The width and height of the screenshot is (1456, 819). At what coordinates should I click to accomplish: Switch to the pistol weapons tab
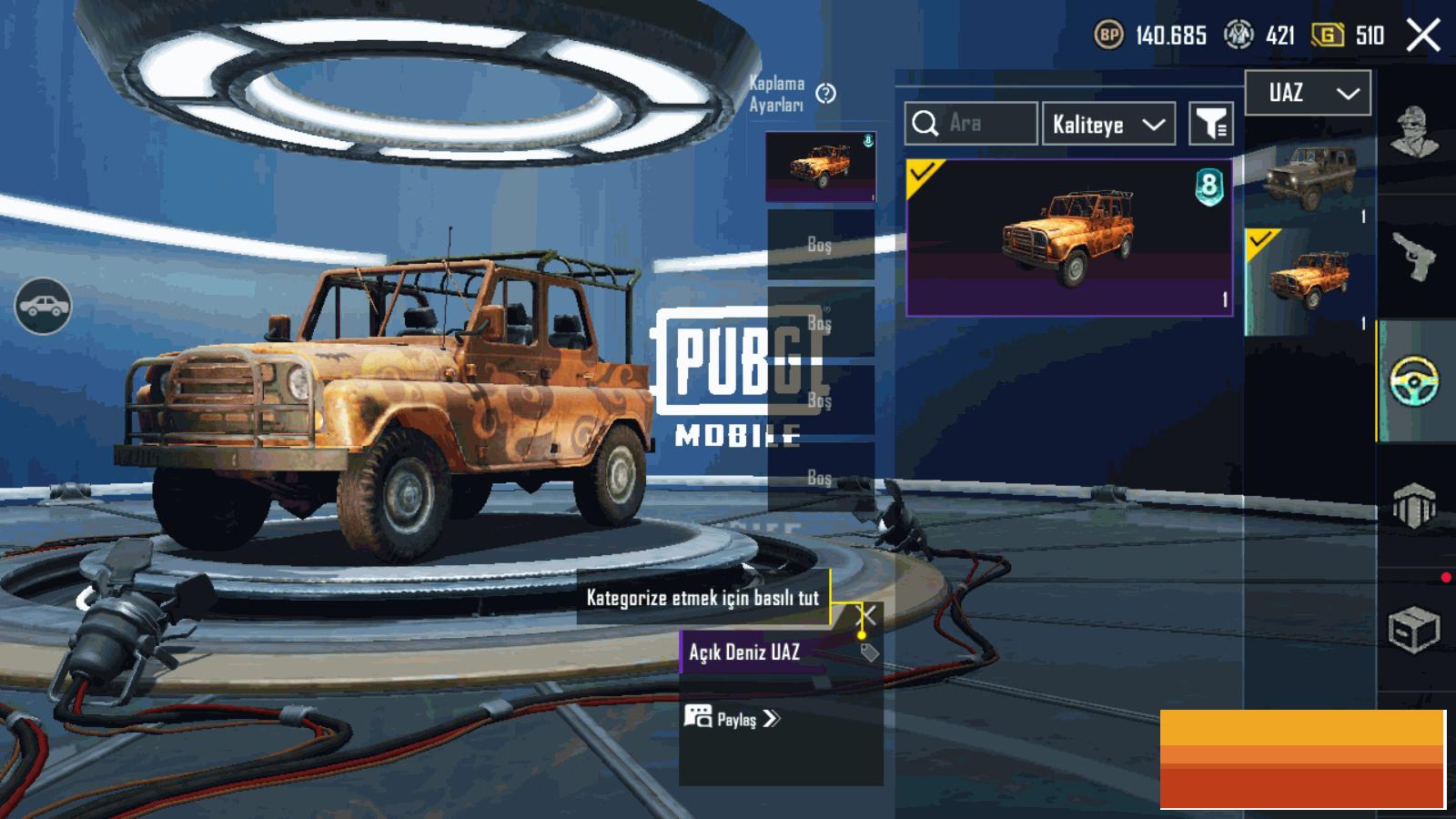[1415, 257]
